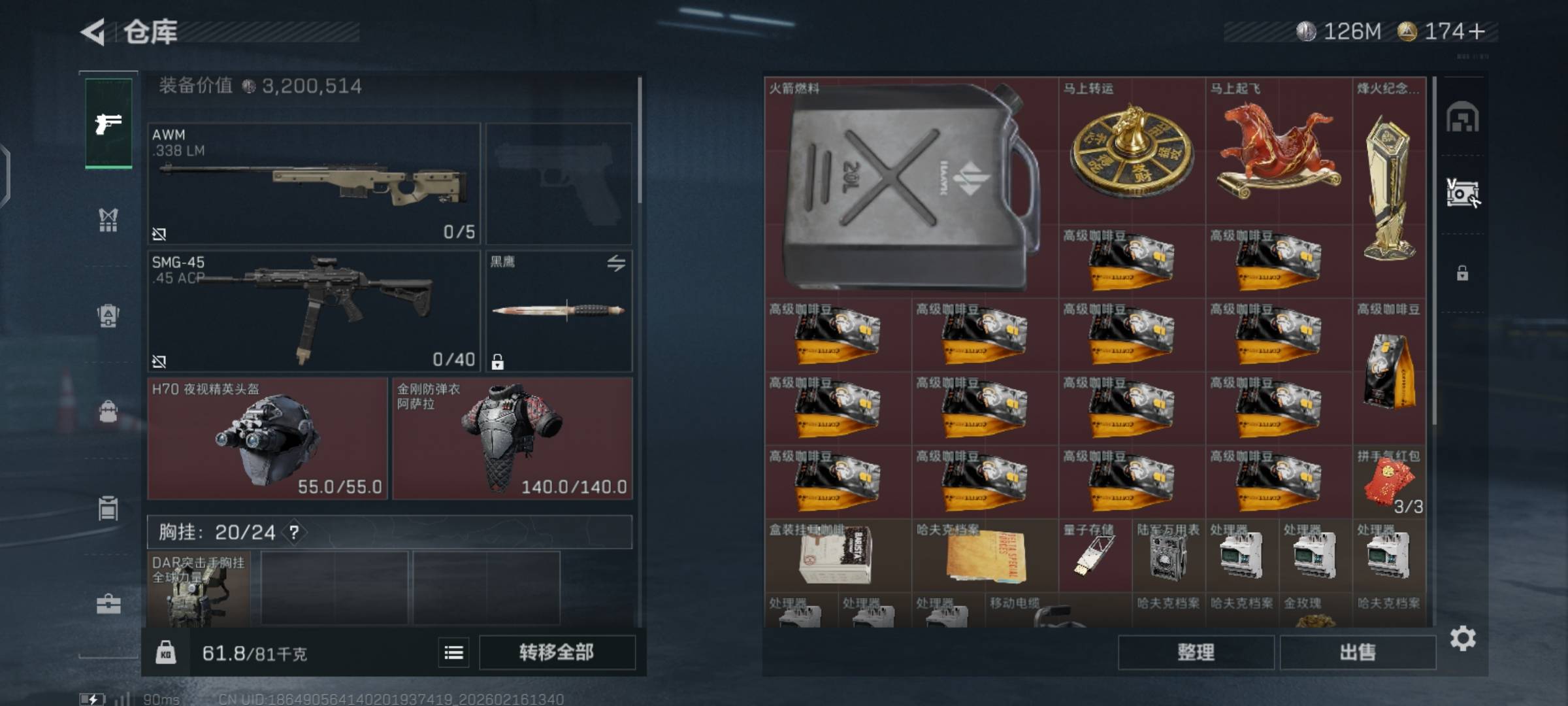Switch to the pistol weapons tab

coord(108,124)
